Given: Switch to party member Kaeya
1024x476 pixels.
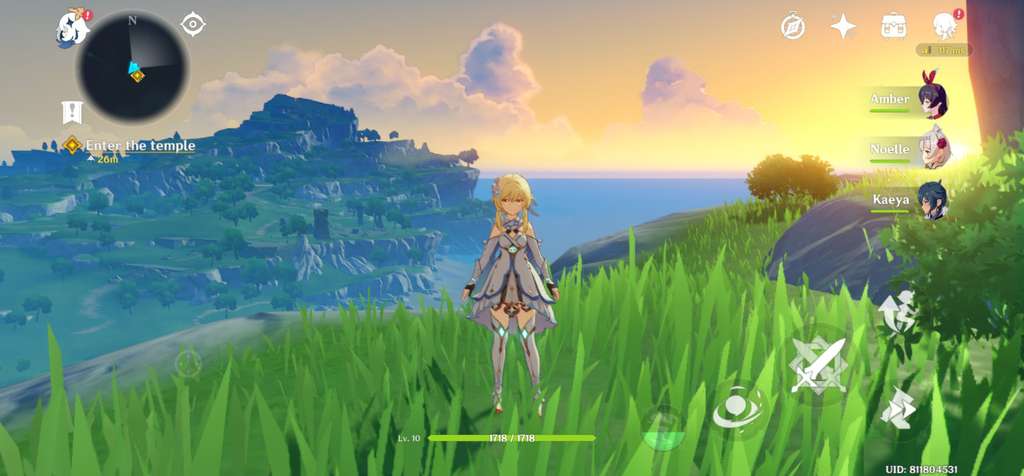Looking at the screenshot, I should coord(908,200).
